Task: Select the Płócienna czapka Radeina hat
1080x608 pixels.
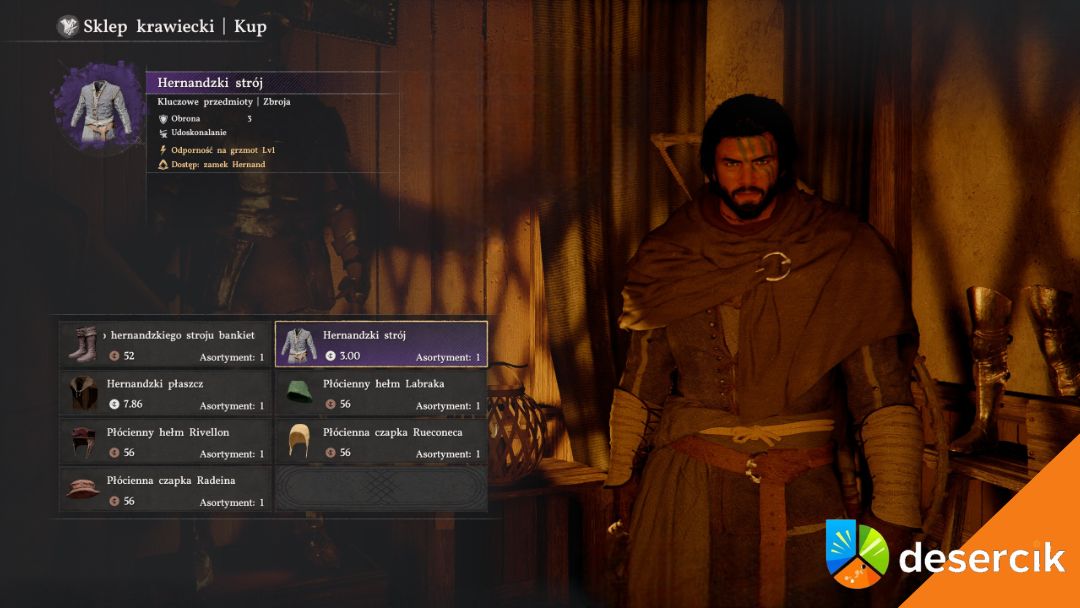Action: 166,490
